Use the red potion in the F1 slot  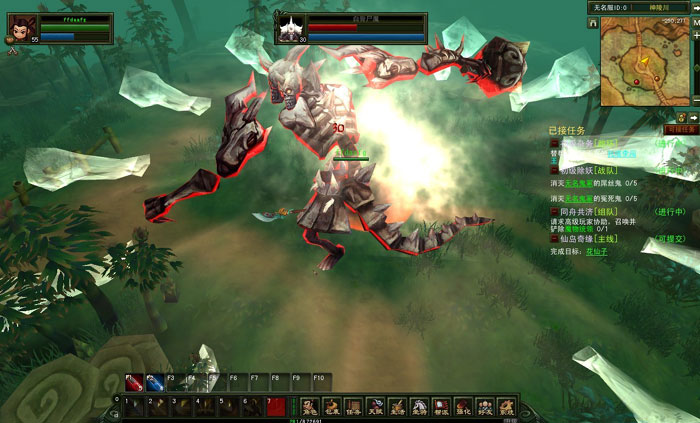pyautogui.click(x=133, y=382)
